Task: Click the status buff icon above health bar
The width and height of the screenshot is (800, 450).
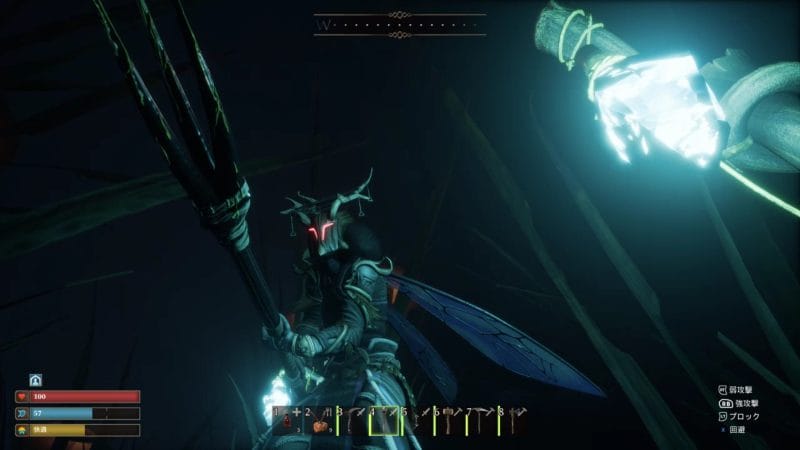Action: click(35, 380)
